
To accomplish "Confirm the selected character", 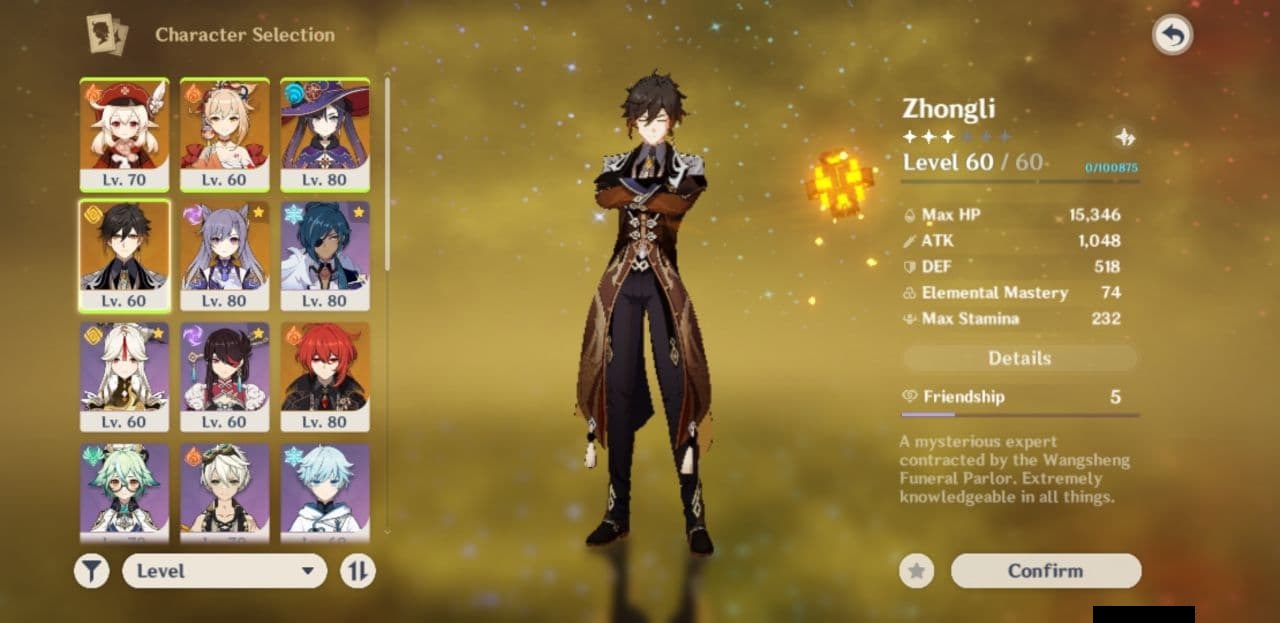I will 1045,571.
